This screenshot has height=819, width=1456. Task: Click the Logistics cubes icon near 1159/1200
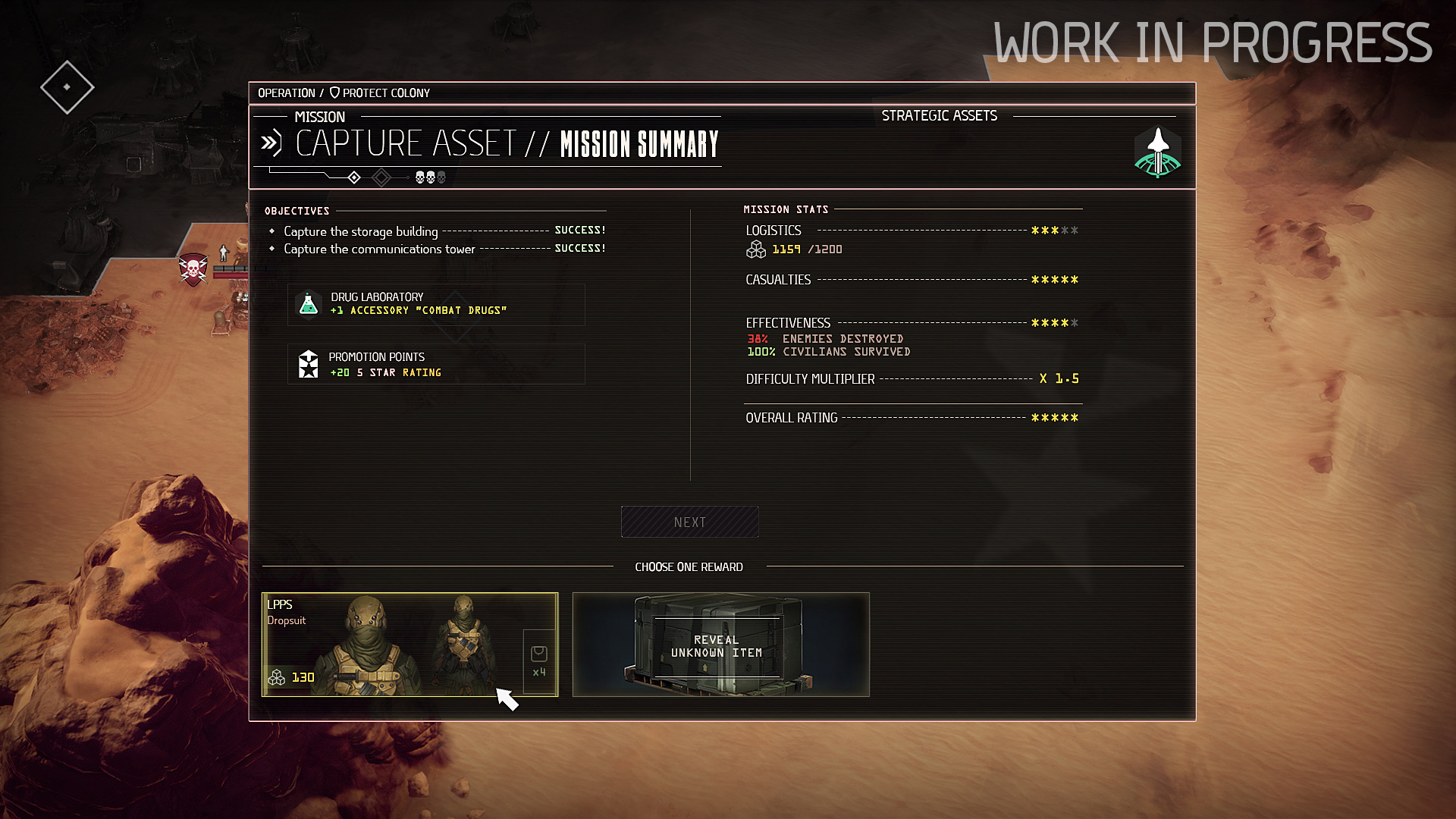click(755, 249)
